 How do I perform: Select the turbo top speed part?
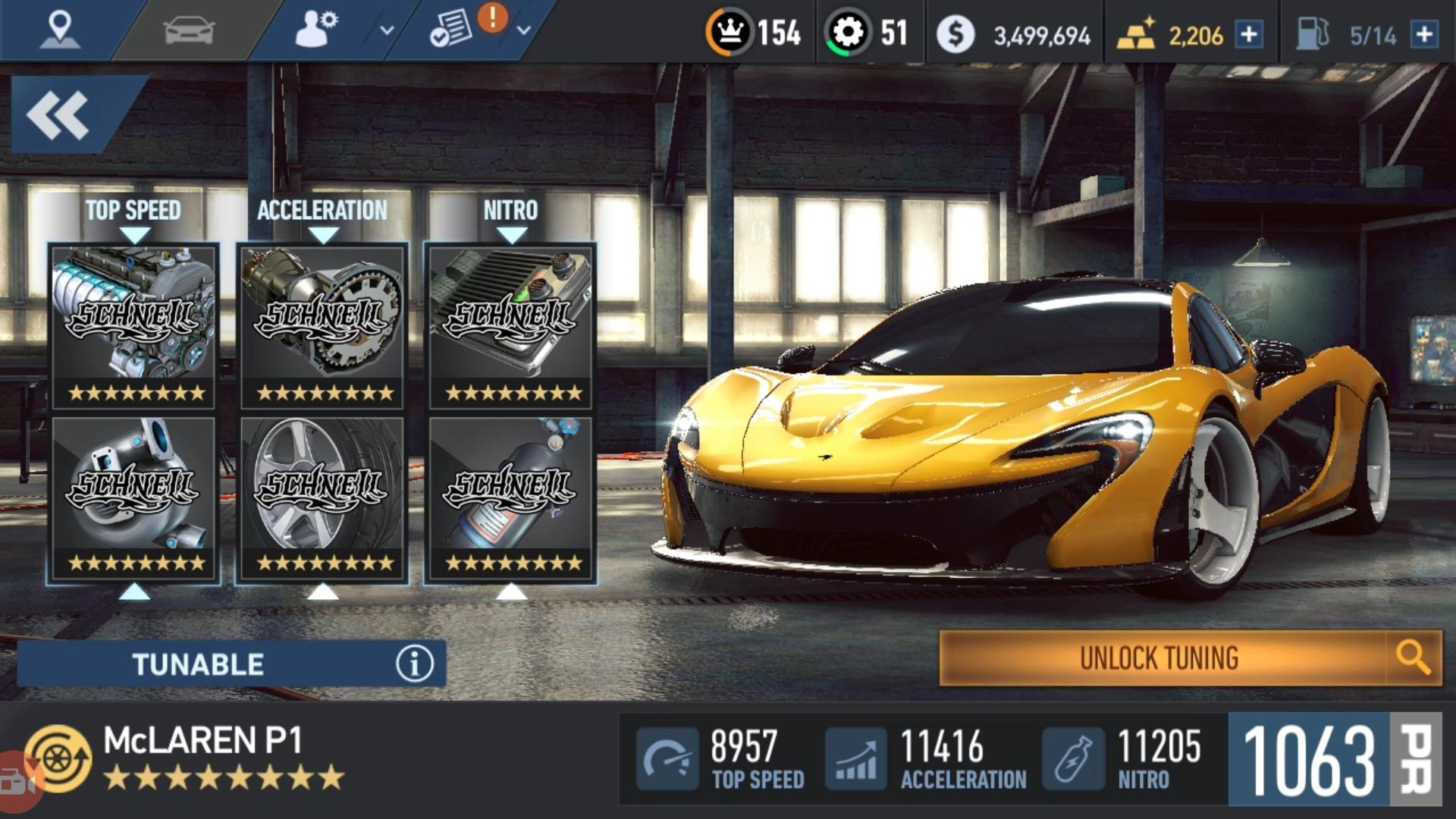tap(133, 497)
